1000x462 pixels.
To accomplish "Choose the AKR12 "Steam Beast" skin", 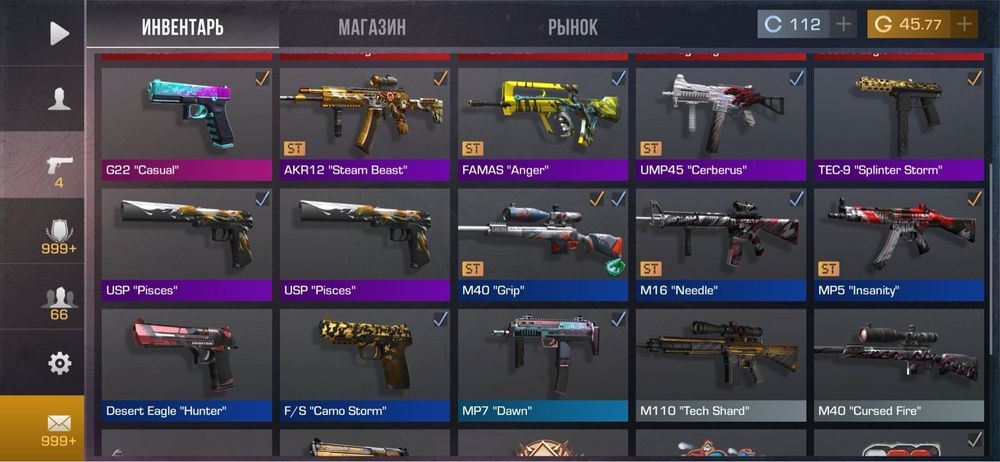I will [366, 120].
